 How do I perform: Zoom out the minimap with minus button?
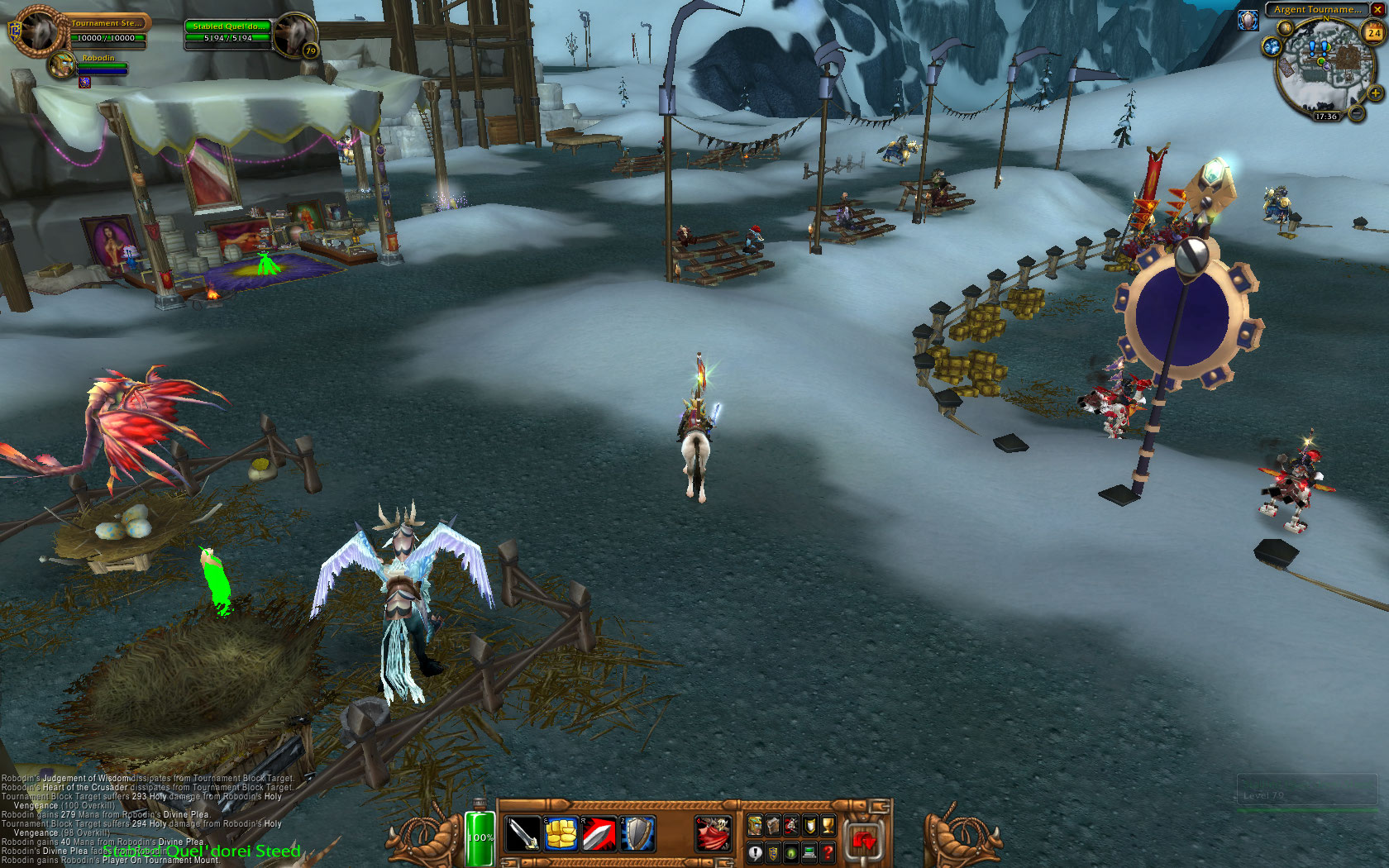[1357, 112]
